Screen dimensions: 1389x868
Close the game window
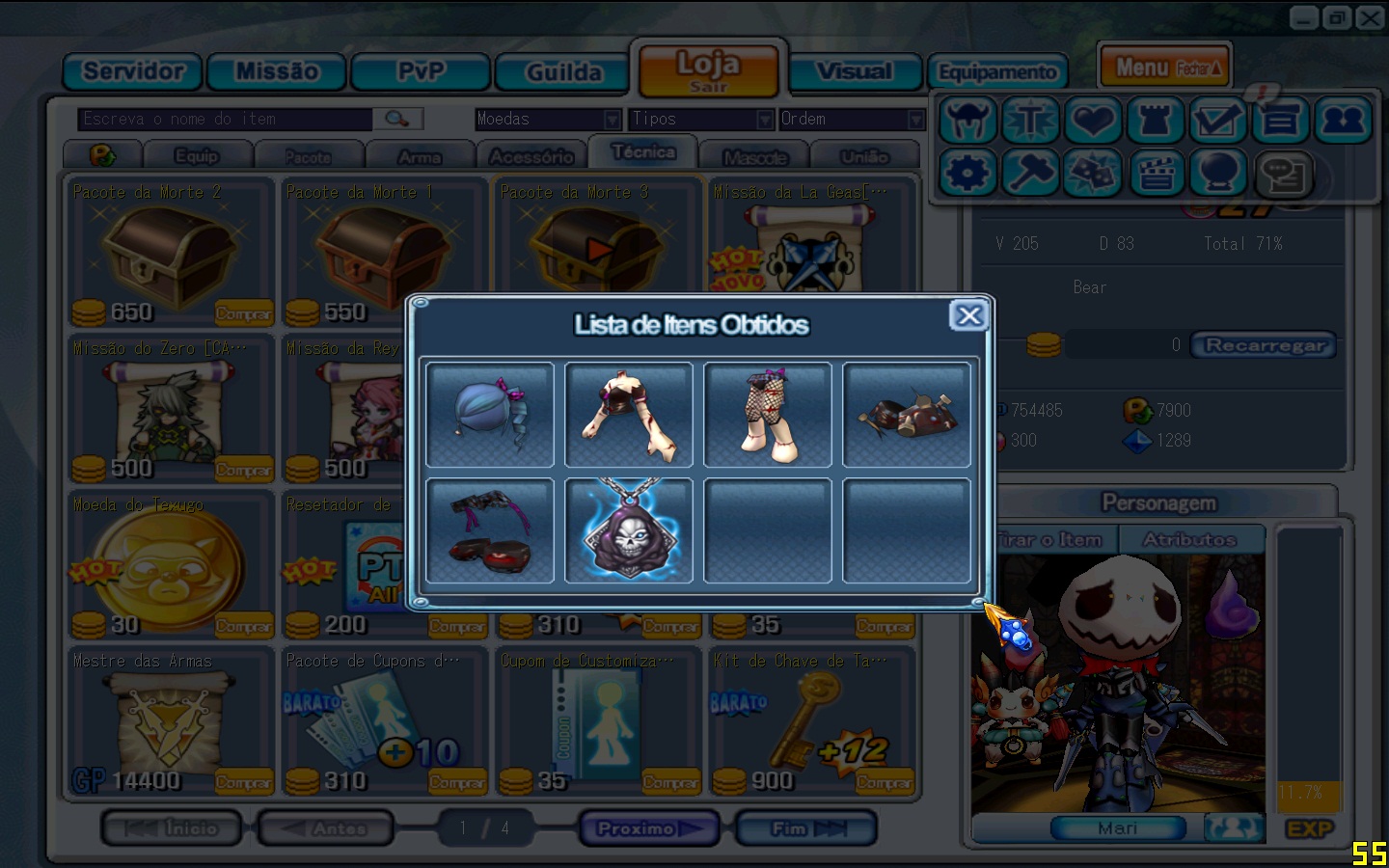tap(1370, 17)
